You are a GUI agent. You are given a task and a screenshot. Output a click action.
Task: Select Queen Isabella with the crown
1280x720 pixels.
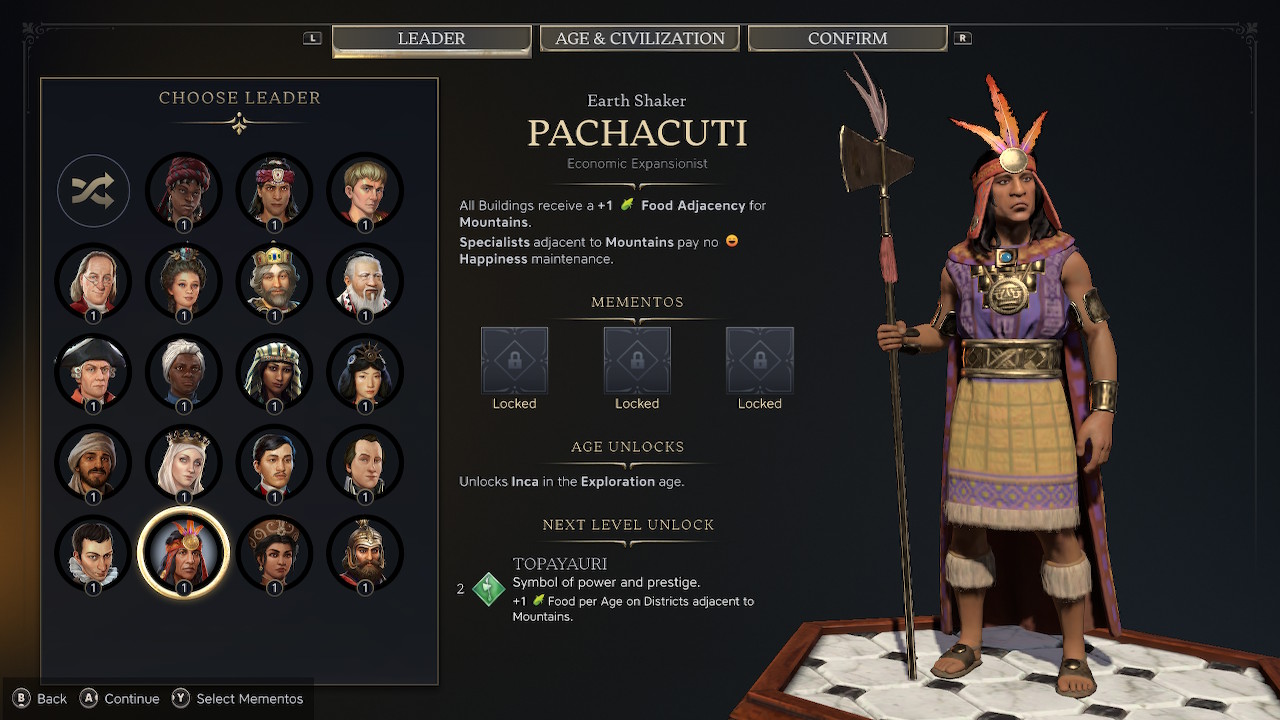[183, 462]
